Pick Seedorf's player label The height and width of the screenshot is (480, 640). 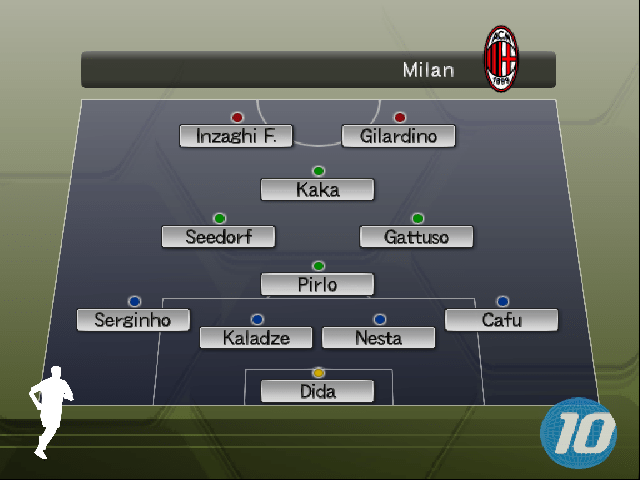(x=218, y=237)
